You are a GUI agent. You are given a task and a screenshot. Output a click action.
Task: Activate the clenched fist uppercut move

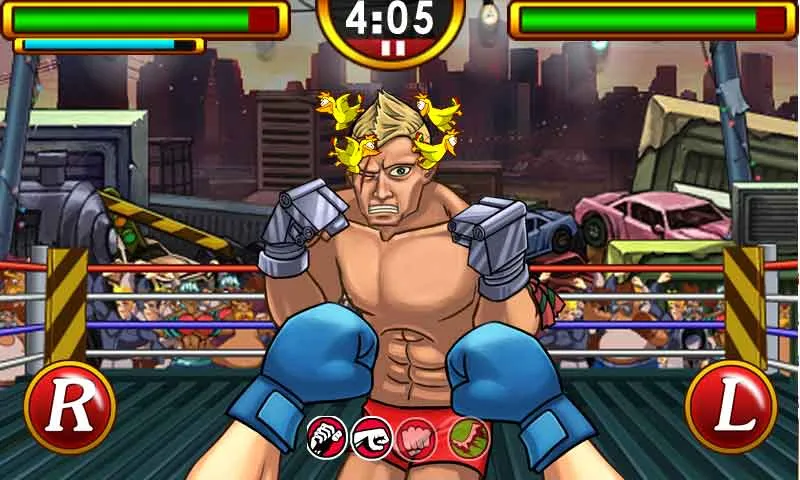click(326, 438)
